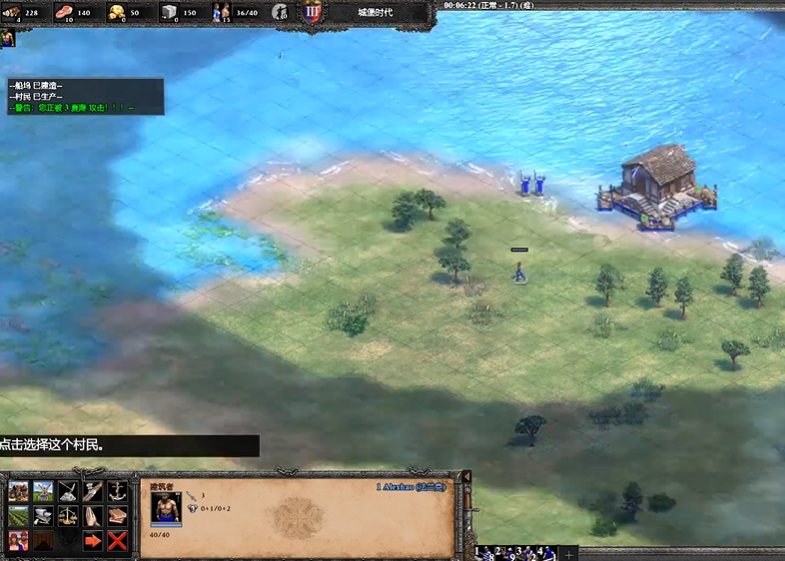The width and height of the screenshot is (785, 561).
Task: Choose the University book icon
Action: pyautogui.click(x=118, y=516)
